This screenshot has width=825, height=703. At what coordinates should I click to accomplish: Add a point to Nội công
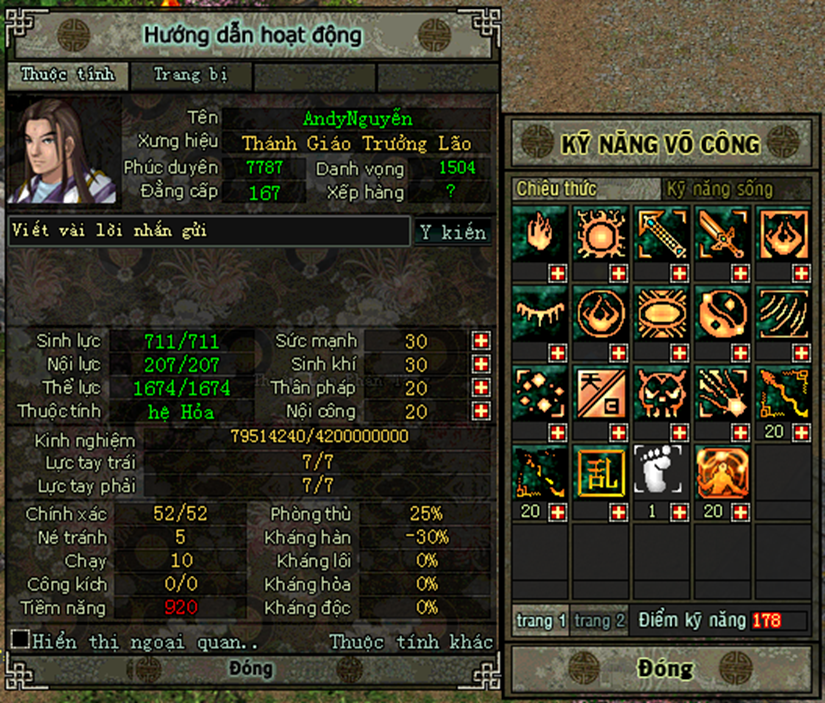coord(482,411)
